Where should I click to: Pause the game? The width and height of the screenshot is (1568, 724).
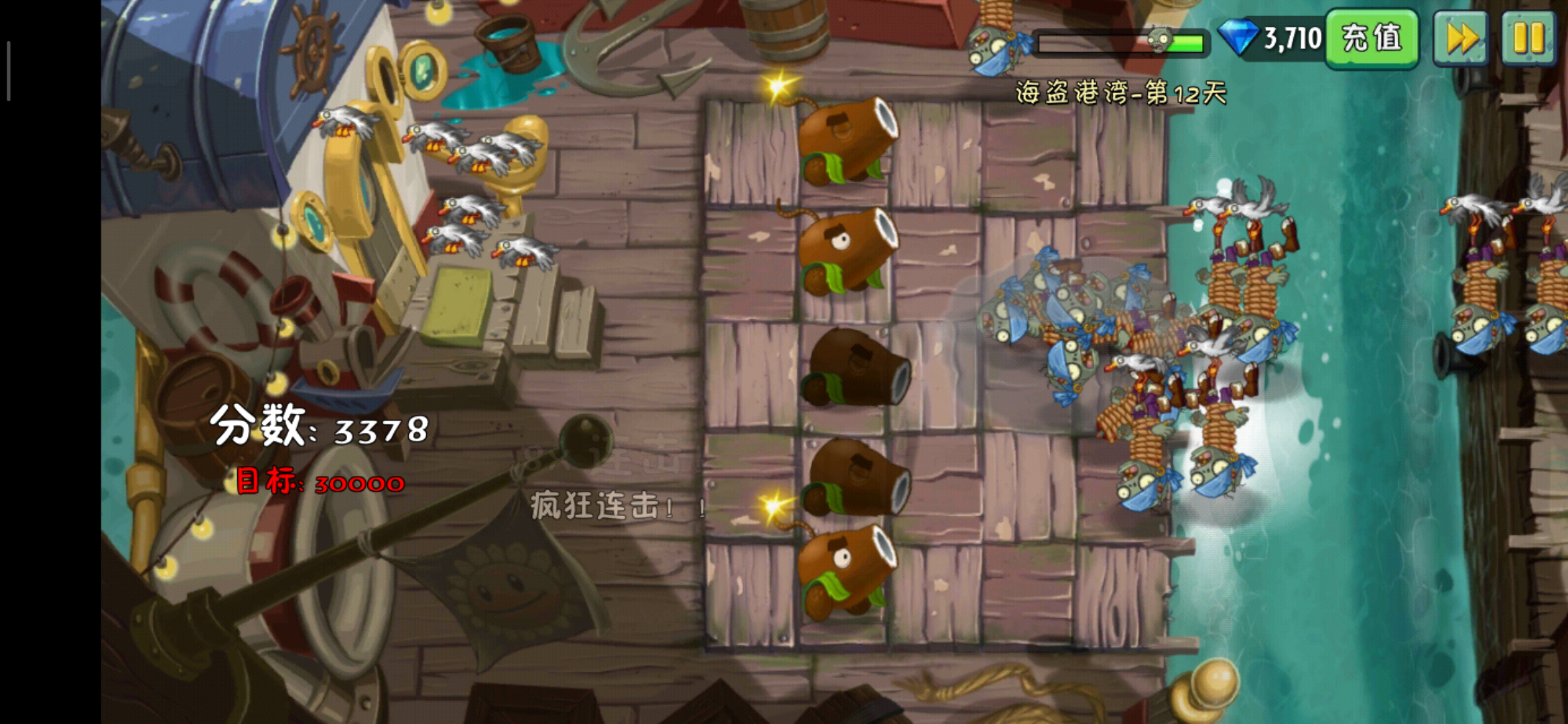[x=1528, y=38]
